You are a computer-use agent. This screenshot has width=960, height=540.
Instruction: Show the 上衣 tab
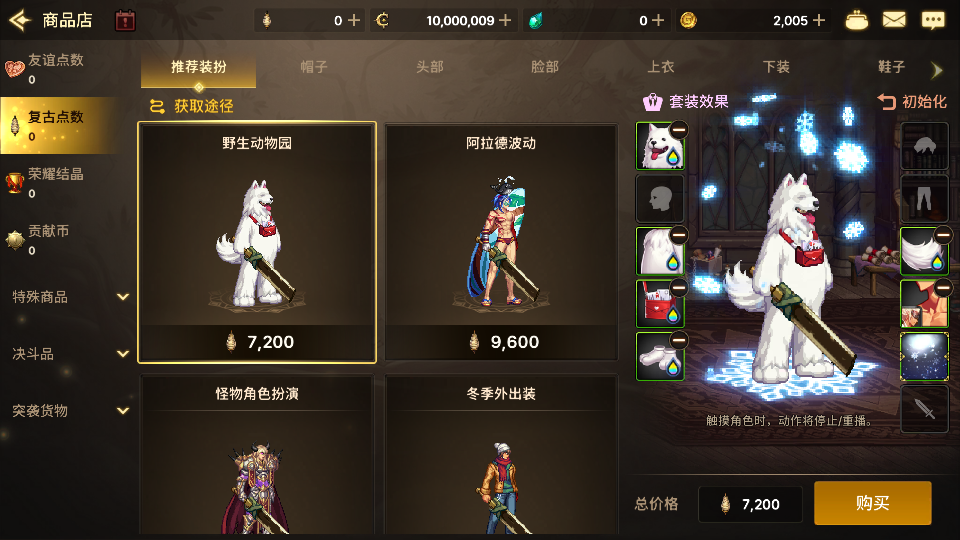[660, 67]
